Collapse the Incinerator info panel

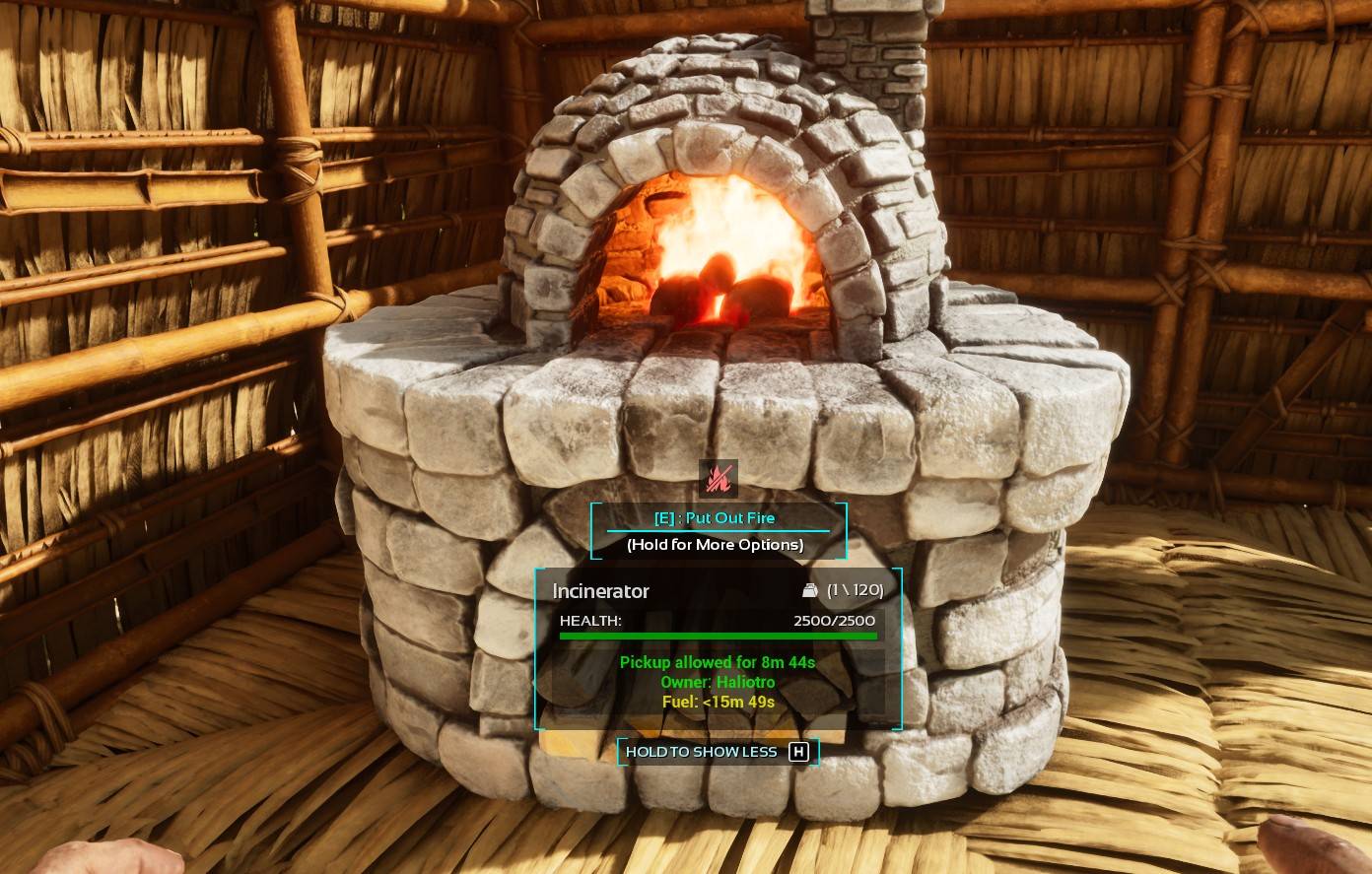[x=717, y=752]
